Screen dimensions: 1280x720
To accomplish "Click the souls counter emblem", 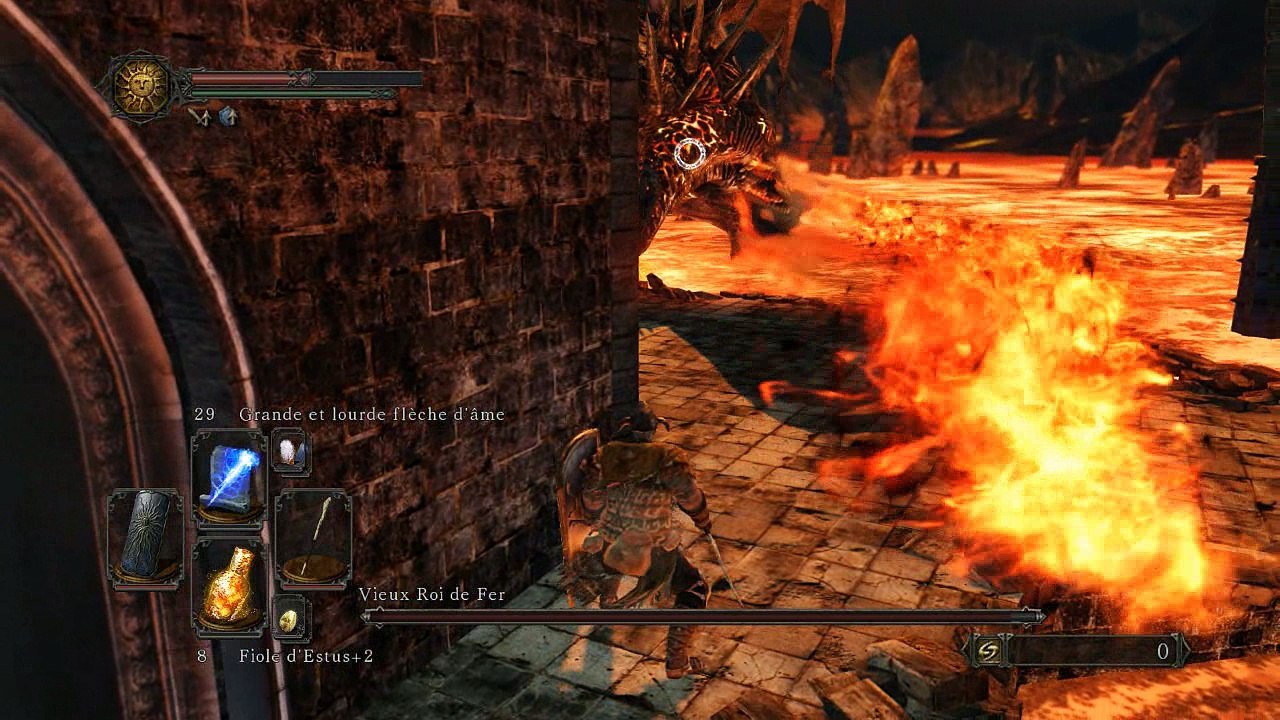I will (x=988, y=651).
